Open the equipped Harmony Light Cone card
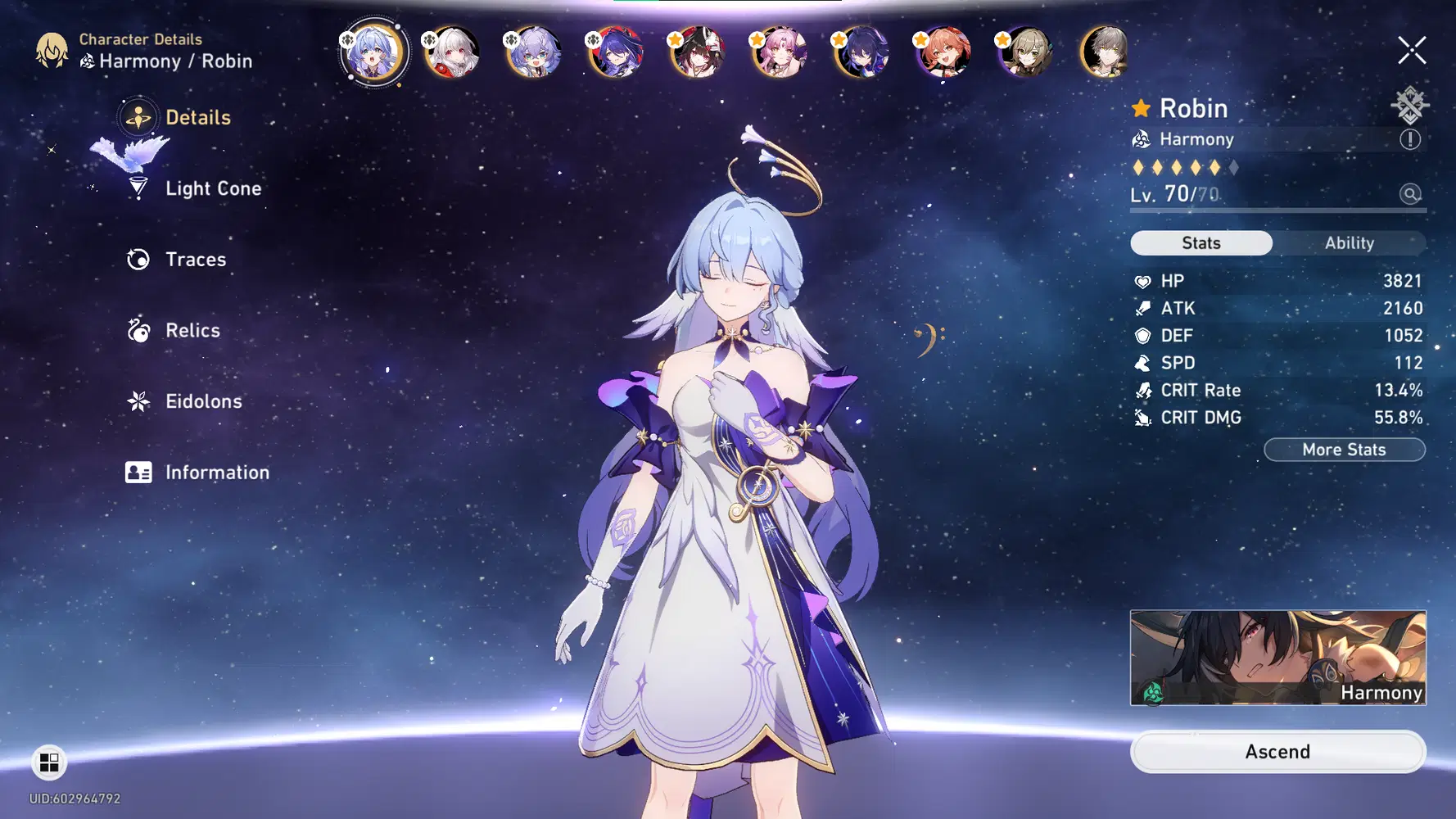This screenshot has width=1456, height=819. point(1277,659)
